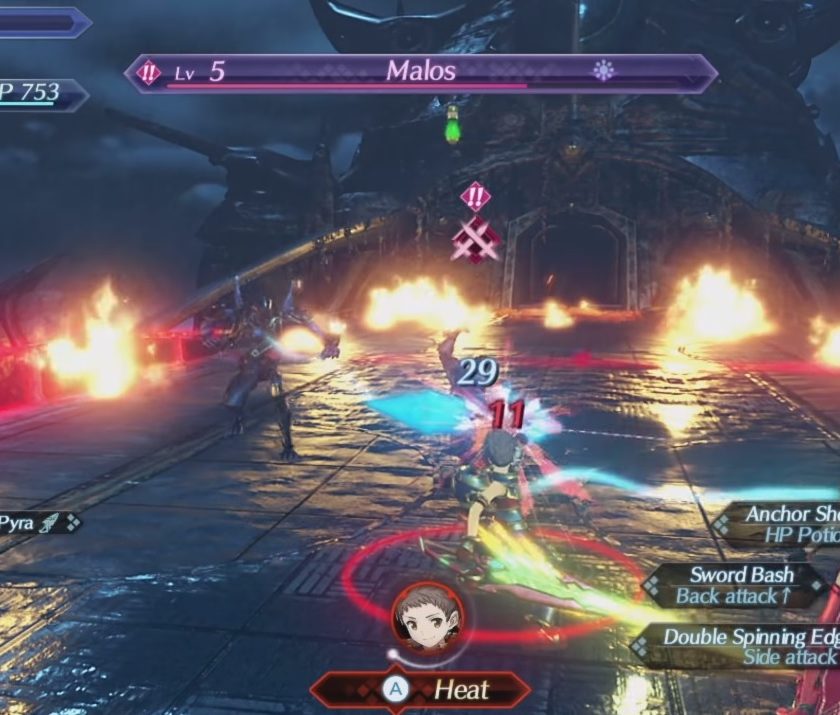Select the Malos enemy target bar
Image resolution: width=840 pixels, height=715 pixels.
[x=420, y=73]
